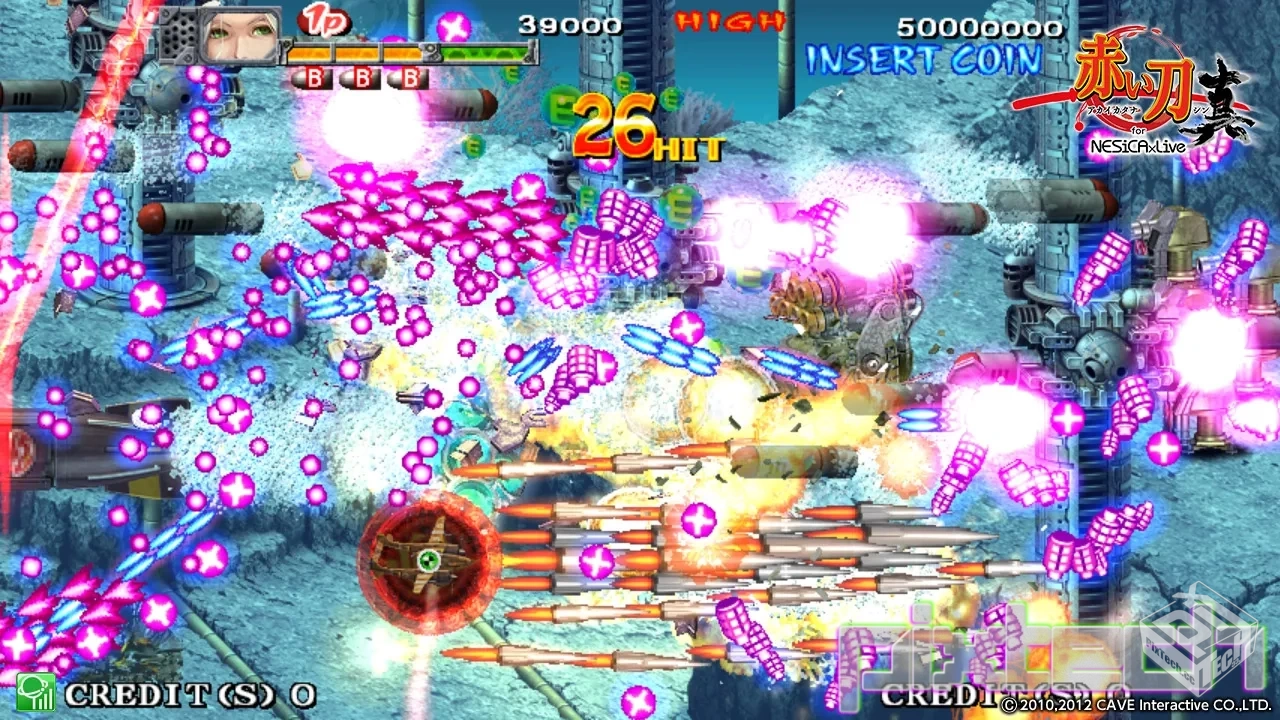Select the green network signal icon
Screen dimensions: 1280x720
[x=35, y=692]
